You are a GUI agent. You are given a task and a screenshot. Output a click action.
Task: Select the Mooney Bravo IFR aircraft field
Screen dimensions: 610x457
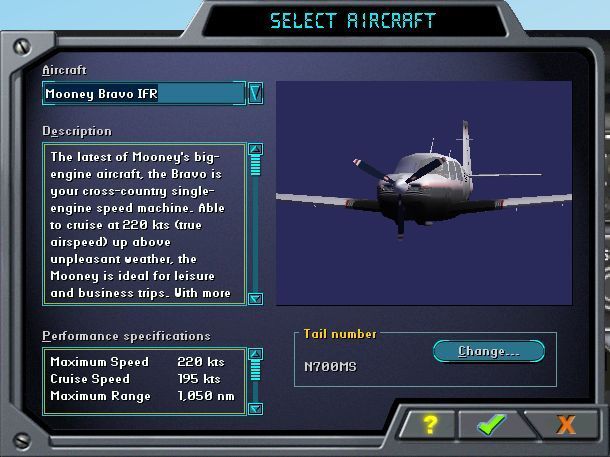pos(143,94)
